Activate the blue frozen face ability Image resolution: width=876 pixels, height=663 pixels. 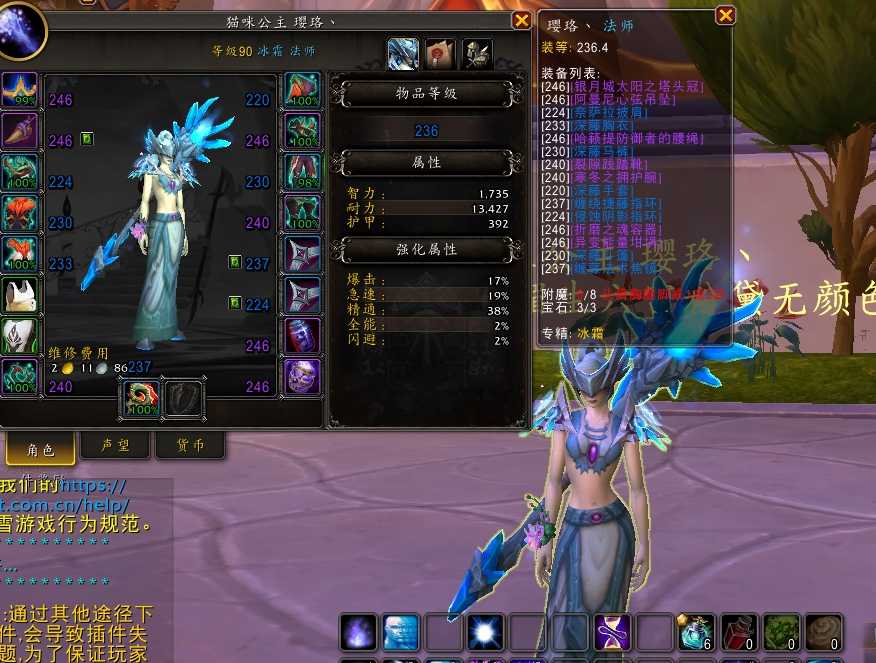[402, 632]
